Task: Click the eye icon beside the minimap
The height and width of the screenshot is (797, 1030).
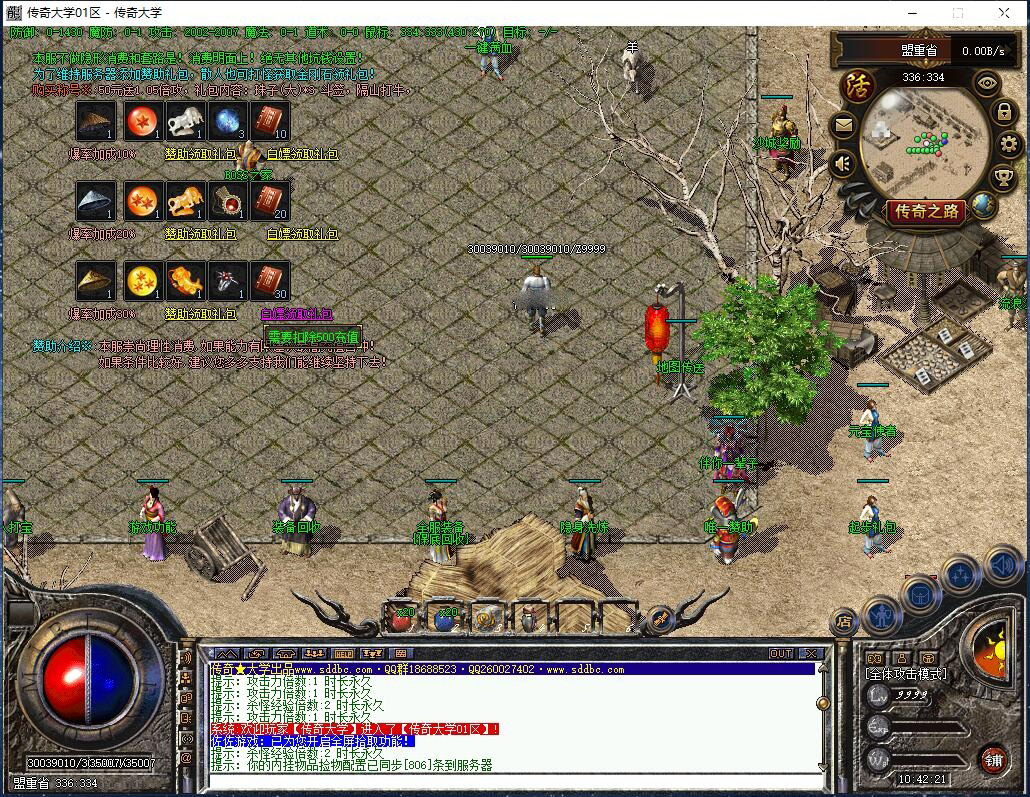Action: 988,84
